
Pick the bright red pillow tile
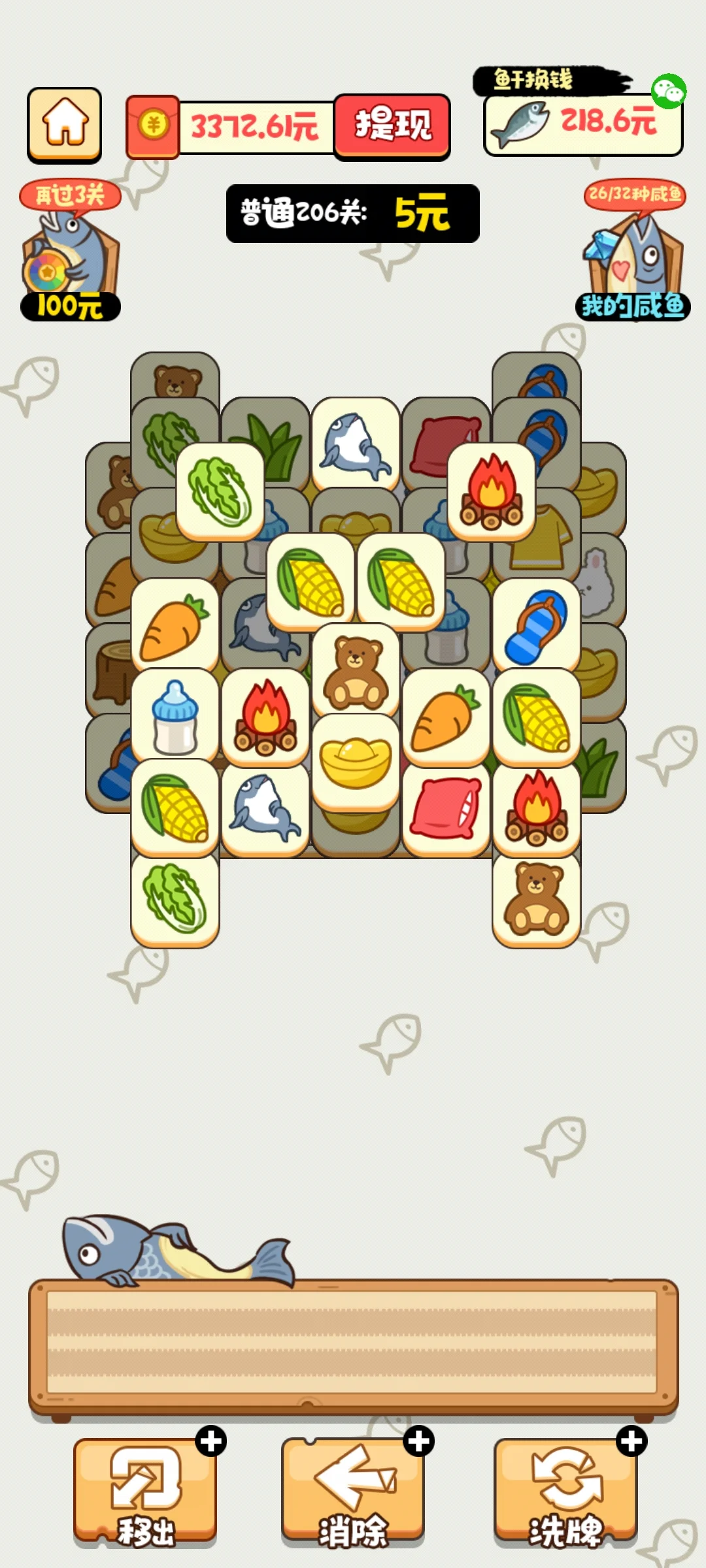[446, 808]
